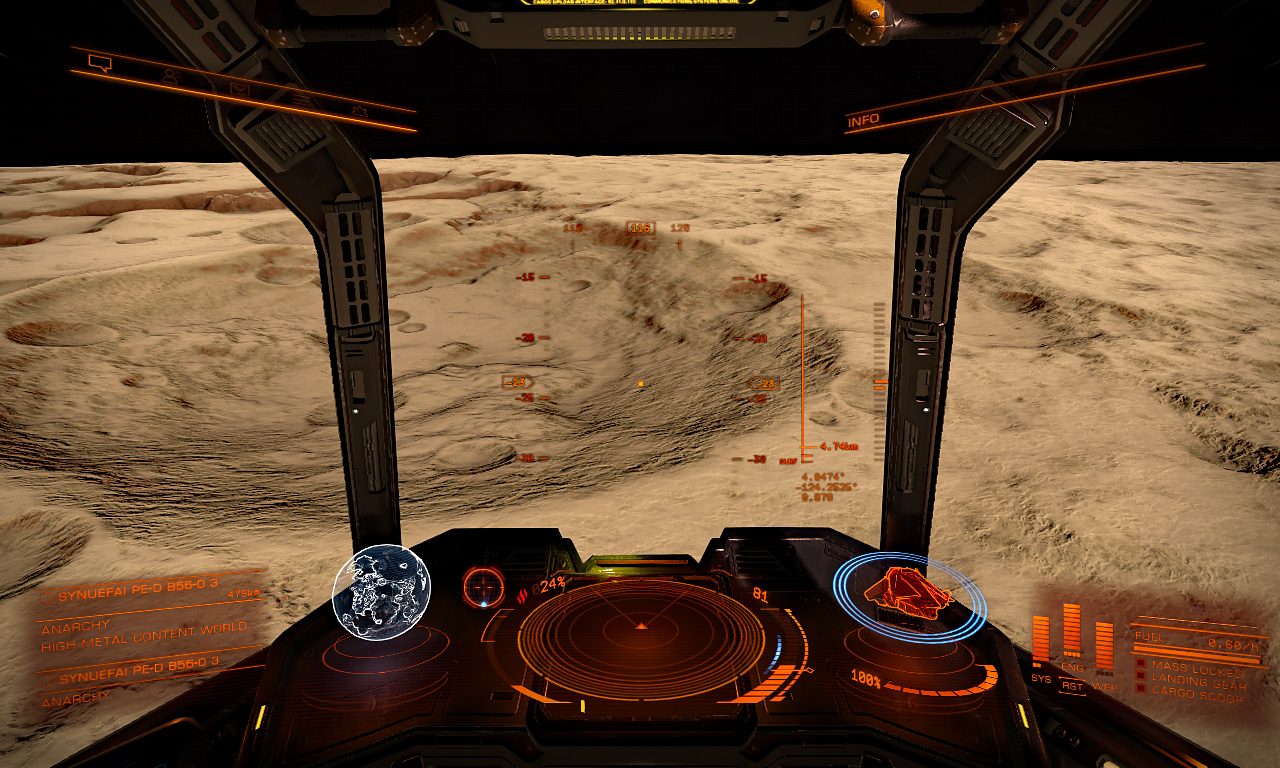
Task: Click the planet hologram globe
Action: pos(381,592)
